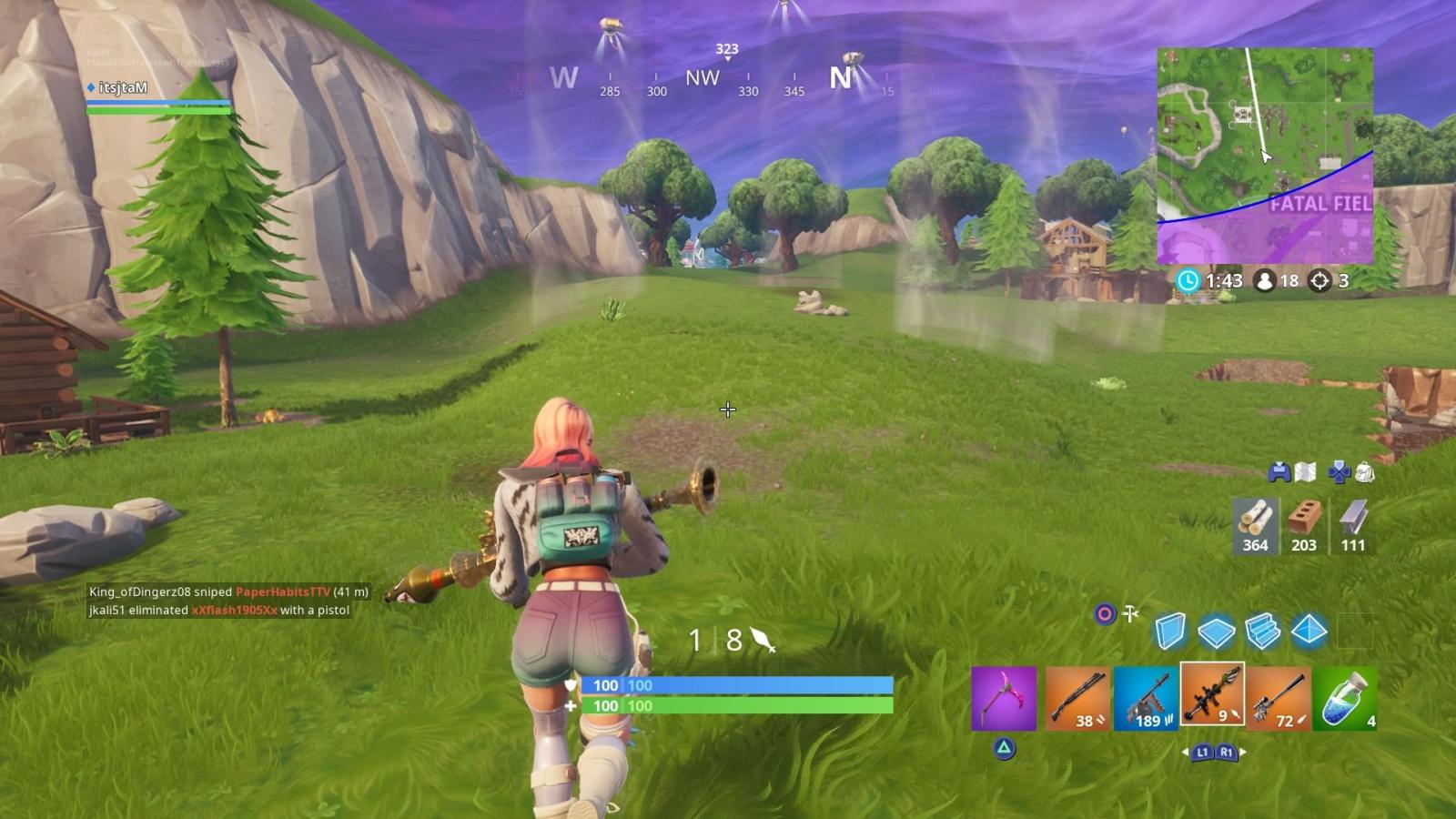1456x819 pixels.
Task: Open the map via the map icon
Action: click(x=1306, y=470)
